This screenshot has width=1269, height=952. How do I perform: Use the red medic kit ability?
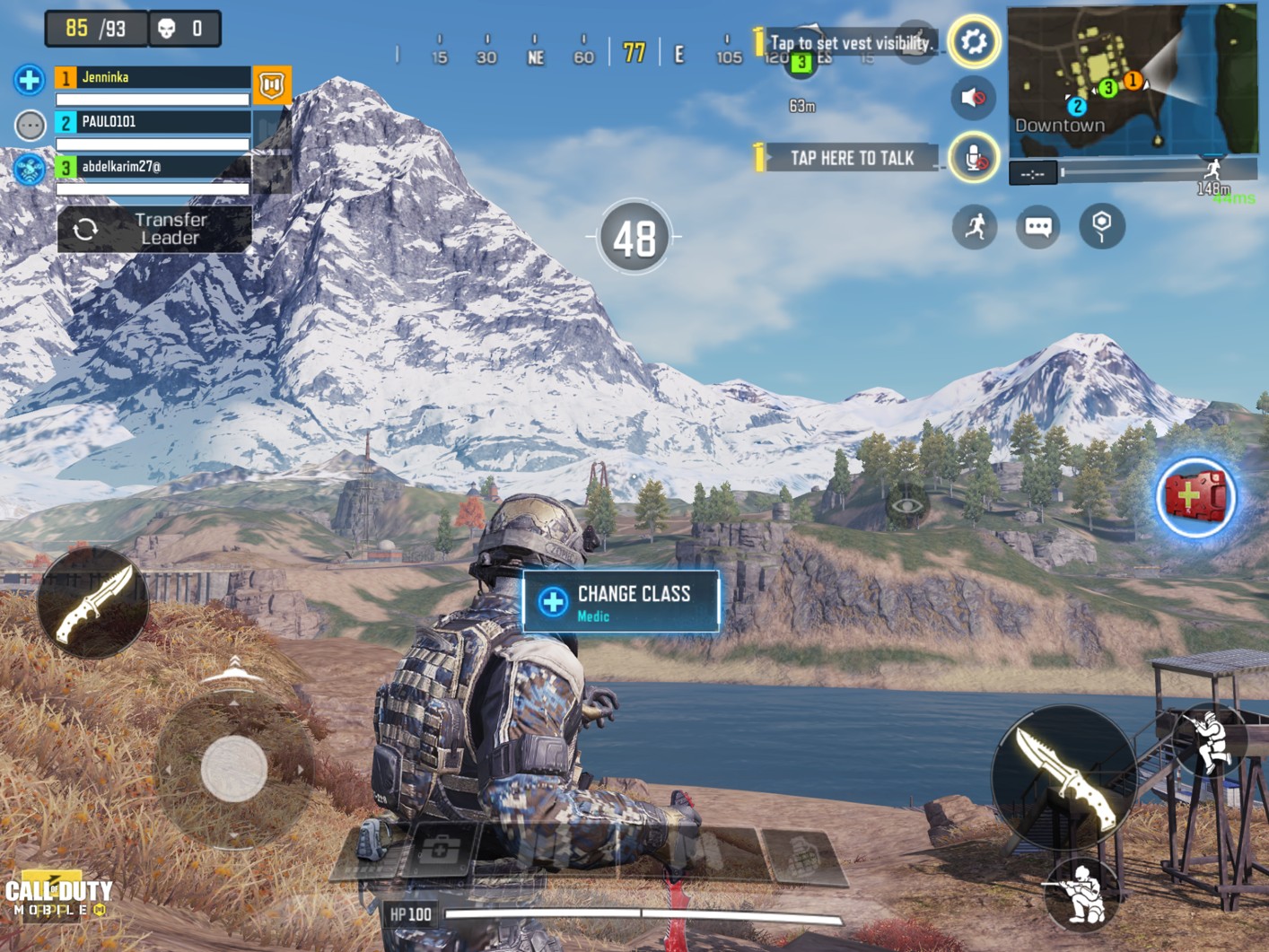coord(1195,497)
